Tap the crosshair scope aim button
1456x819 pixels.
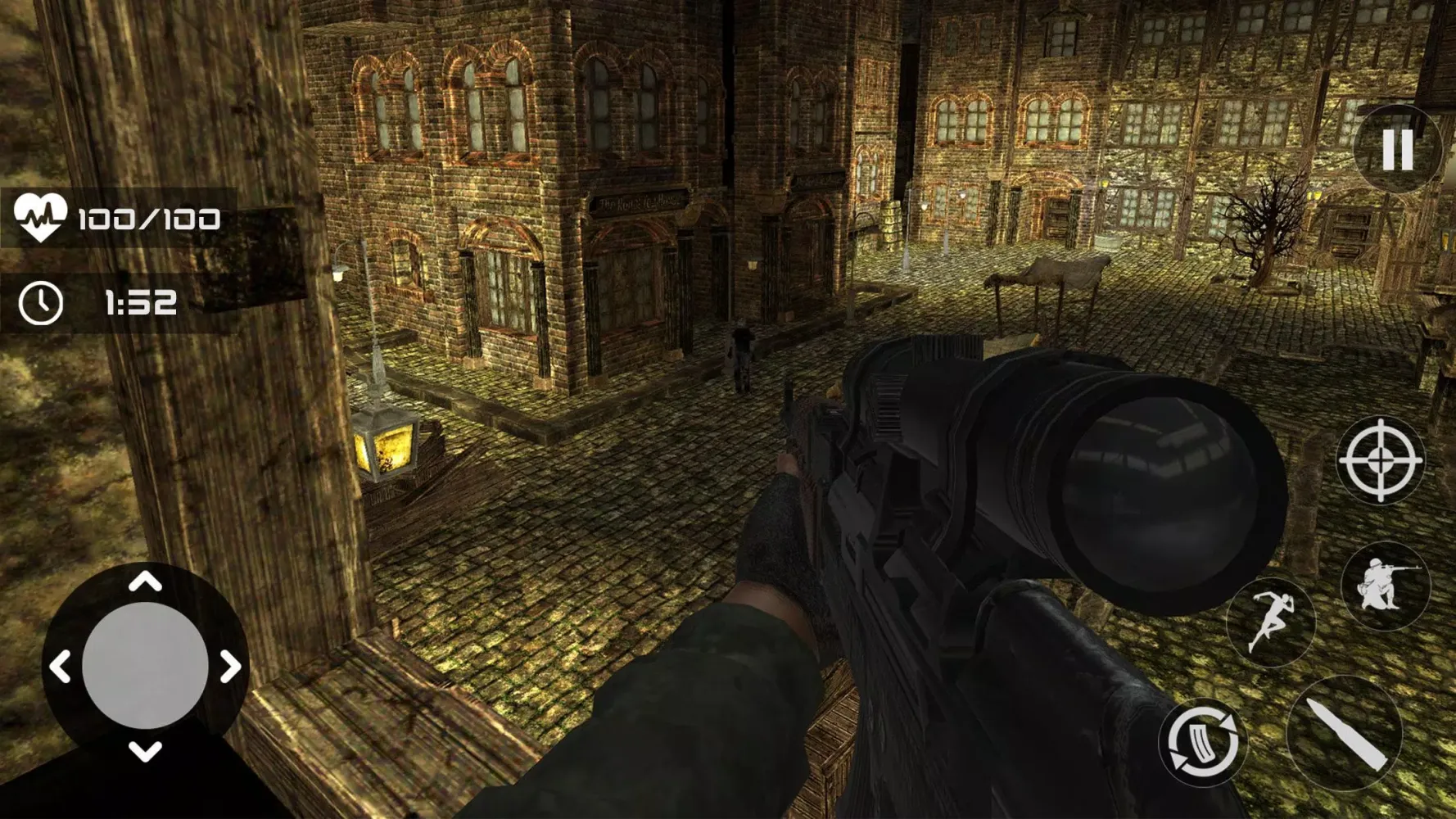[1381, 459]
